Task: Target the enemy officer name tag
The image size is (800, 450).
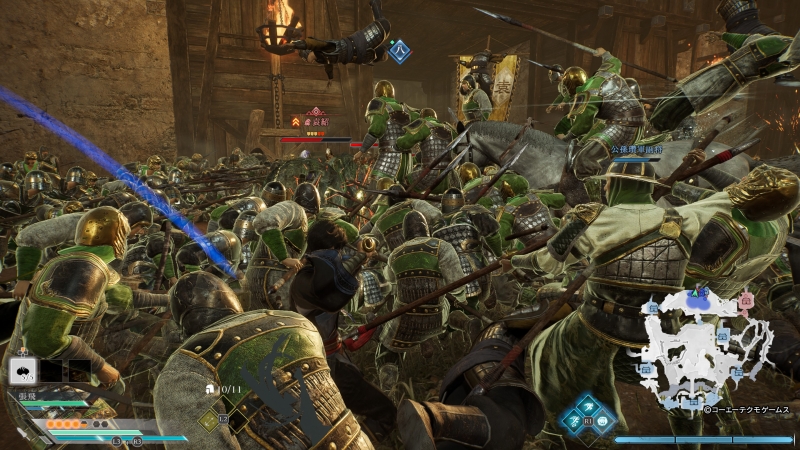Action: coord(317,122)
